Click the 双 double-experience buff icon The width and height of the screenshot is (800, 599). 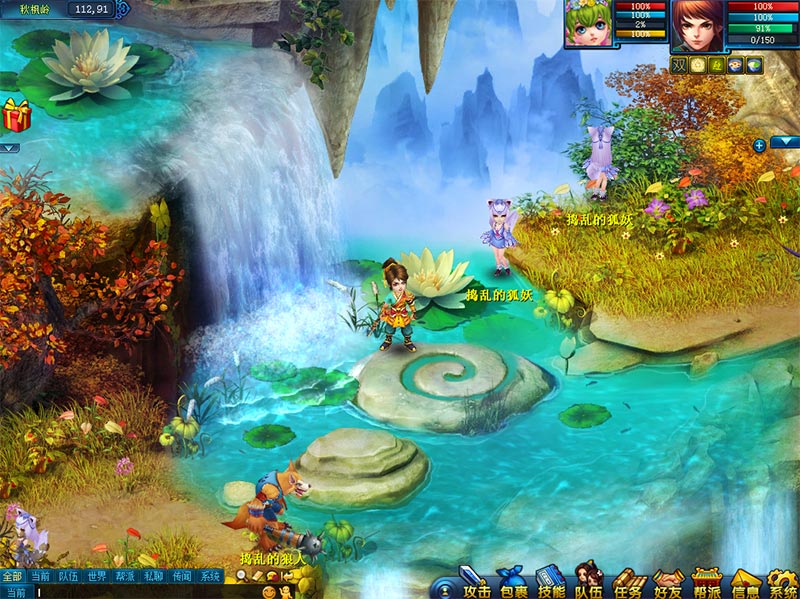pyautogui.click(x=679, y=65)
